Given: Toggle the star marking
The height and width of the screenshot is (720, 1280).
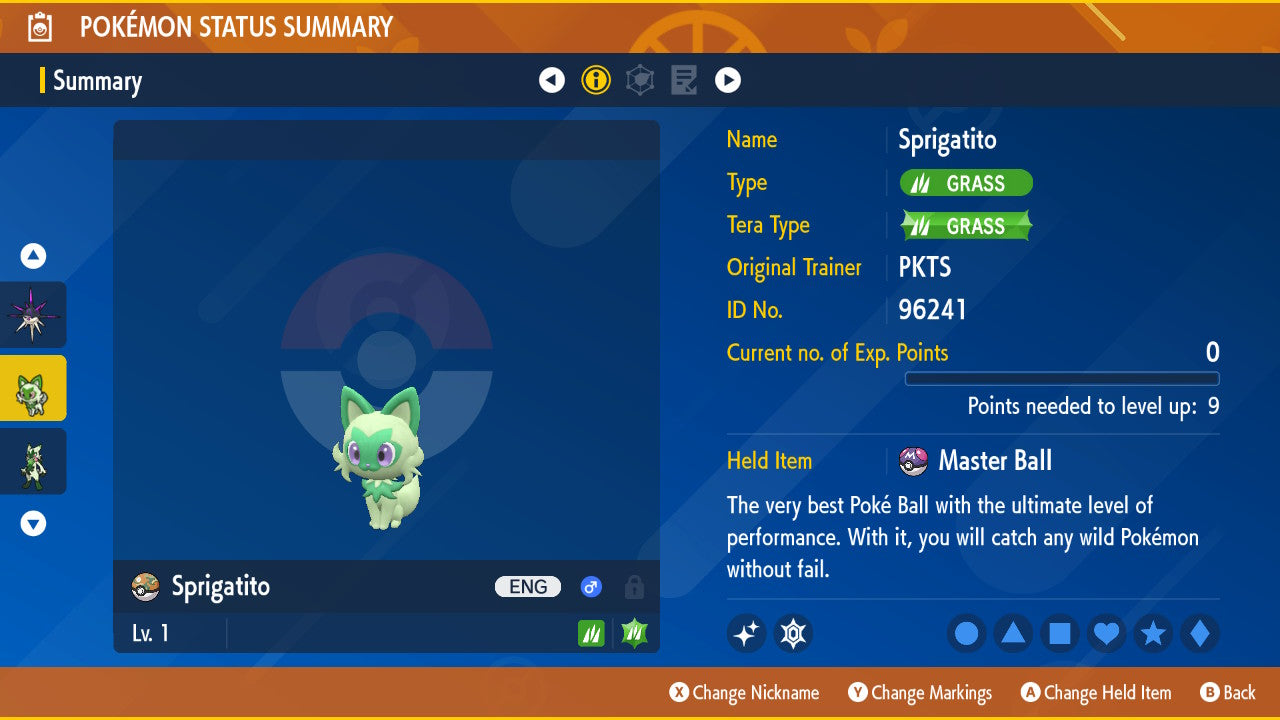Looking at the screenshot, I should tap(1152, 633).
